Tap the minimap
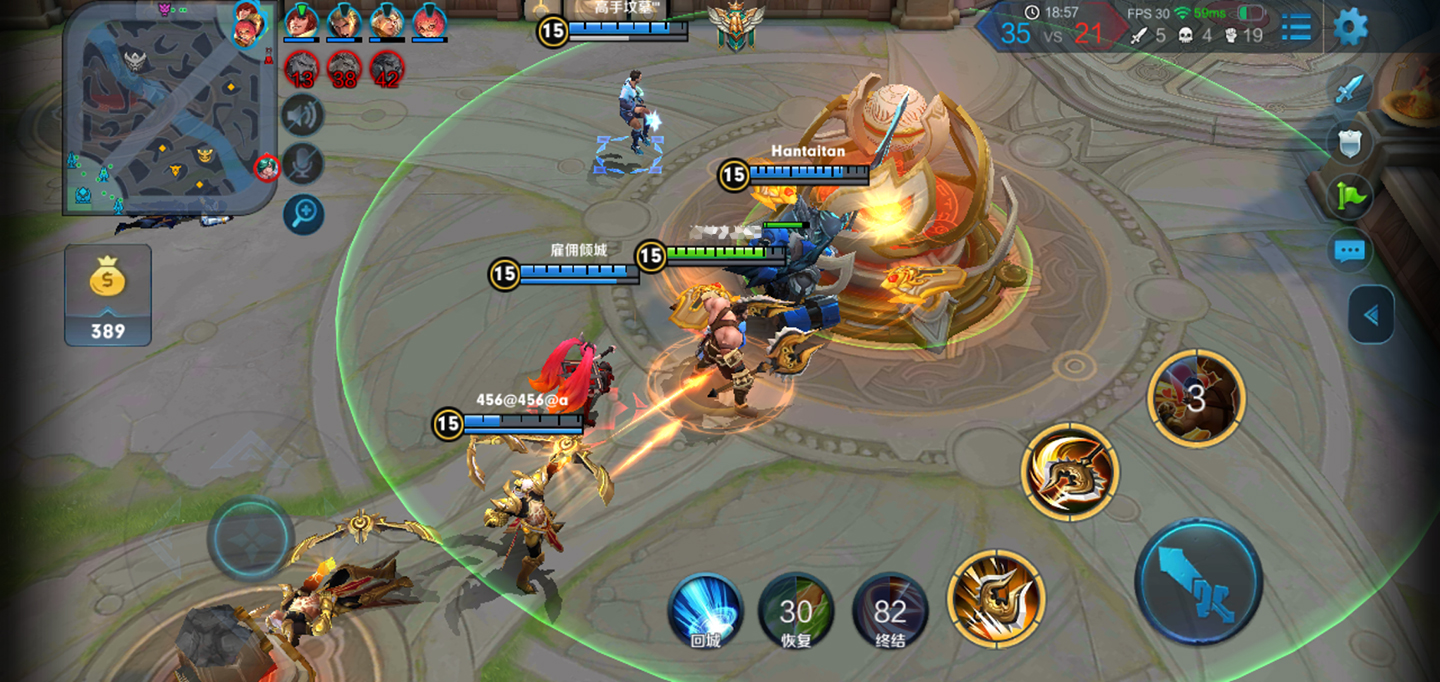1440x682 pixels. coord(170,108)
